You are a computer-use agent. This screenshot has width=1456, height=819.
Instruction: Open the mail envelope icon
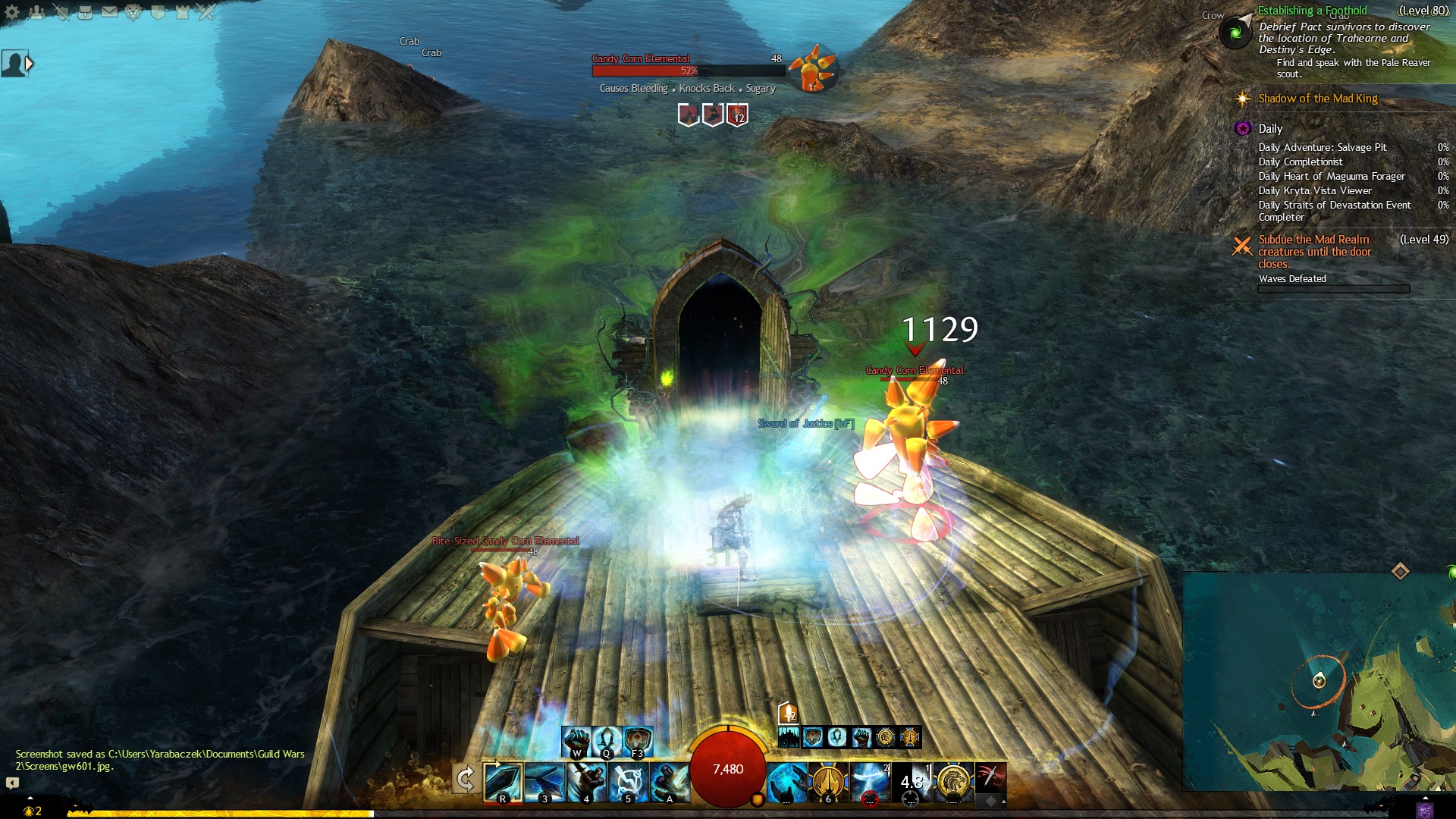[x=109, y=12]
